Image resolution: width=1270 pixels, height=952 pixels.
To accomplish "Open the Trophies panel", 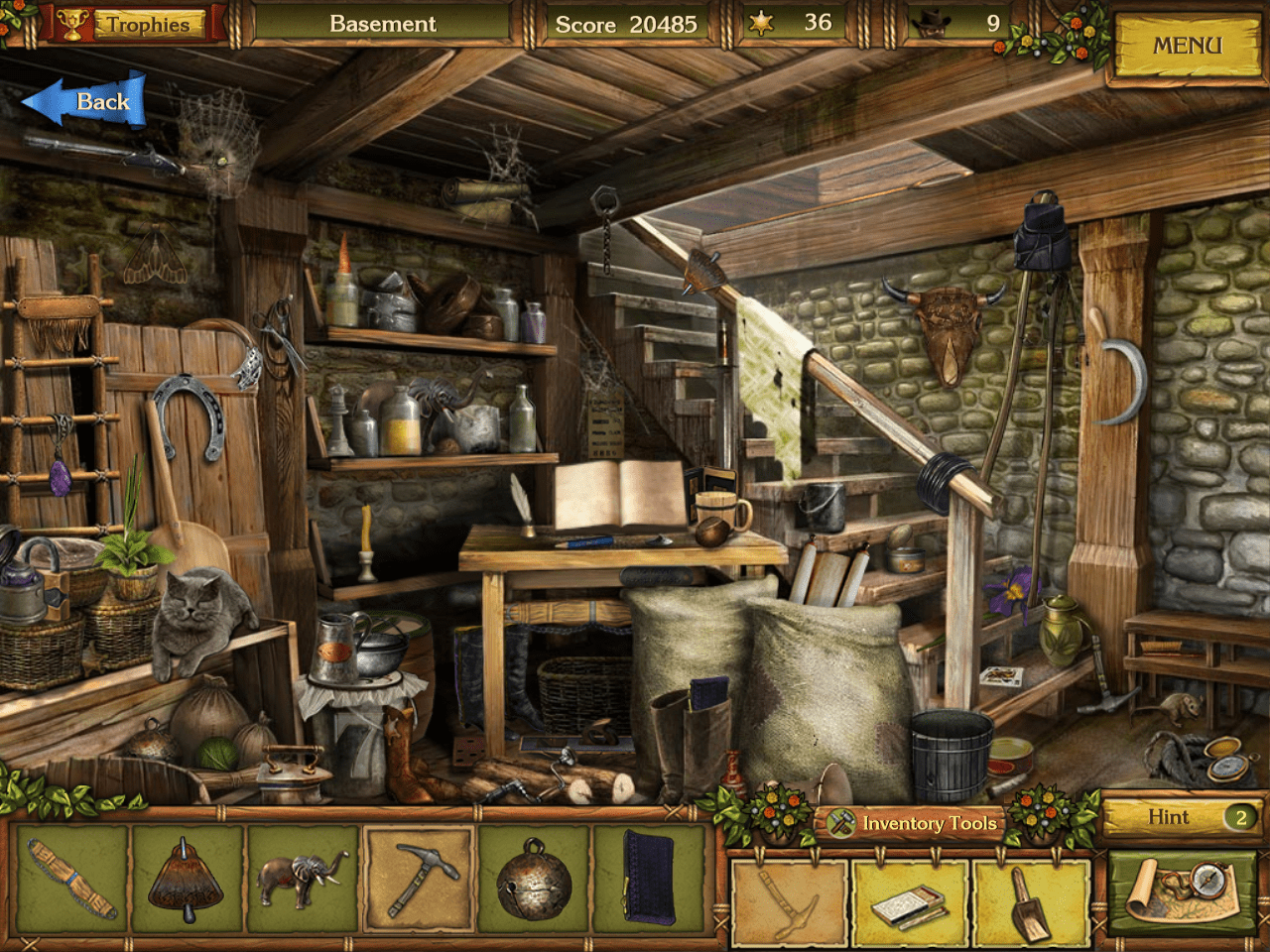I will tap(133, 24).
